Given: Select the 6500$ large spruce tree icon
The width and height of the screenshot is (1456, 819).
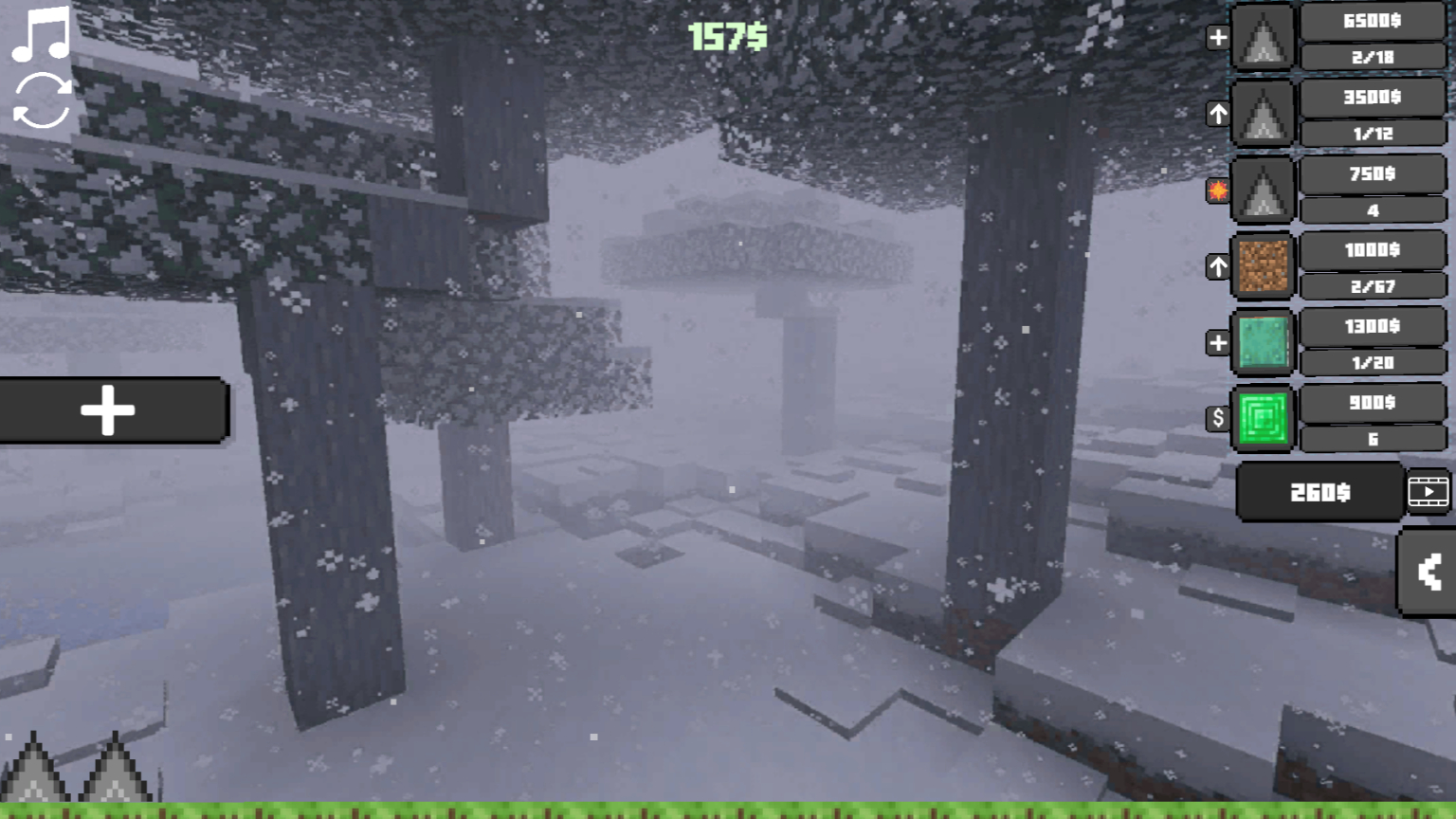Looking at the screenshot, I should pyautogui.click(x=1262, y=38).
